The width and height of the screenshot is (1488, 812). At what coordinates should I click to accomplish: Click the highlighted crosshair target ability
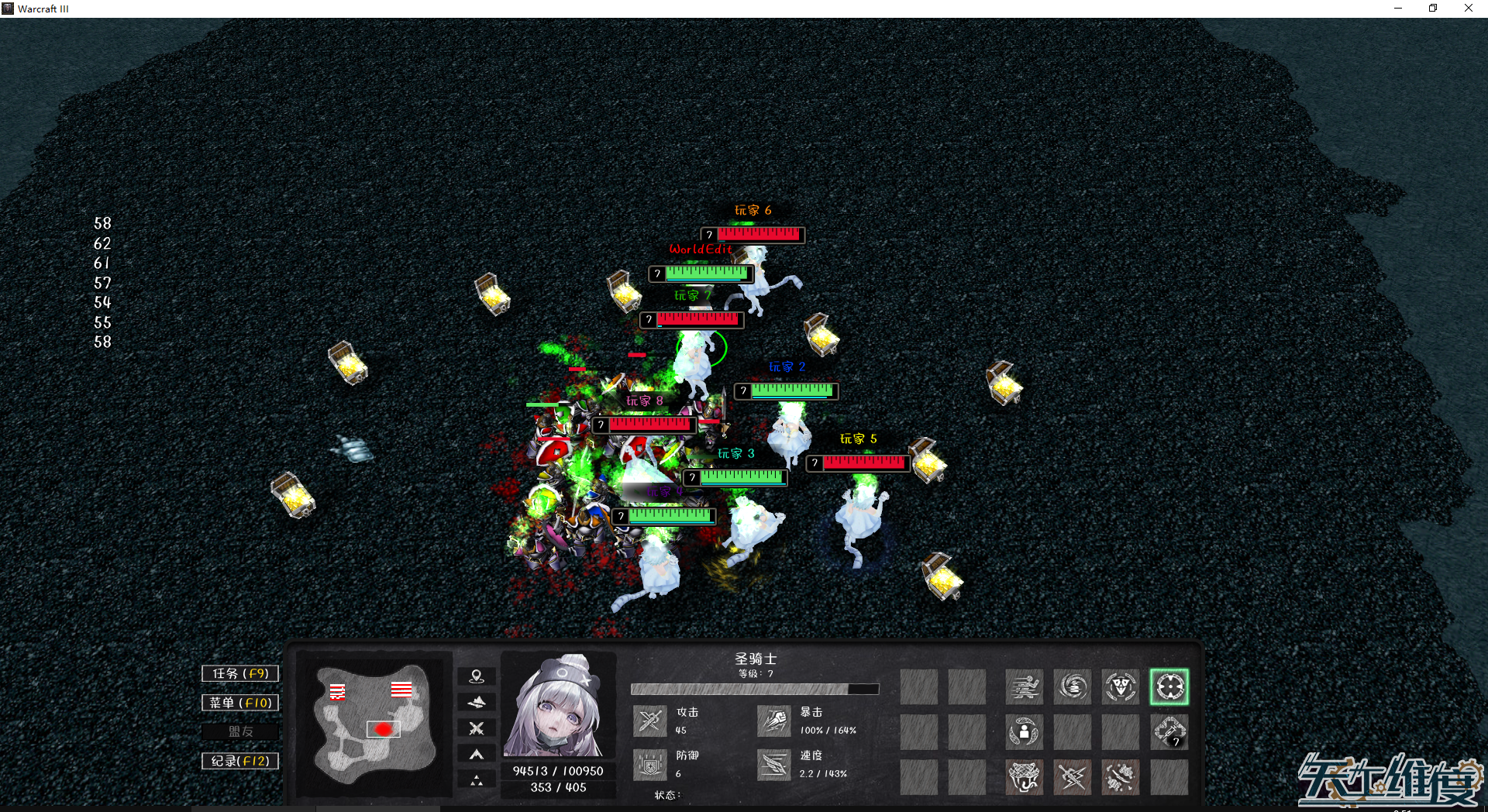point(1169,686)
